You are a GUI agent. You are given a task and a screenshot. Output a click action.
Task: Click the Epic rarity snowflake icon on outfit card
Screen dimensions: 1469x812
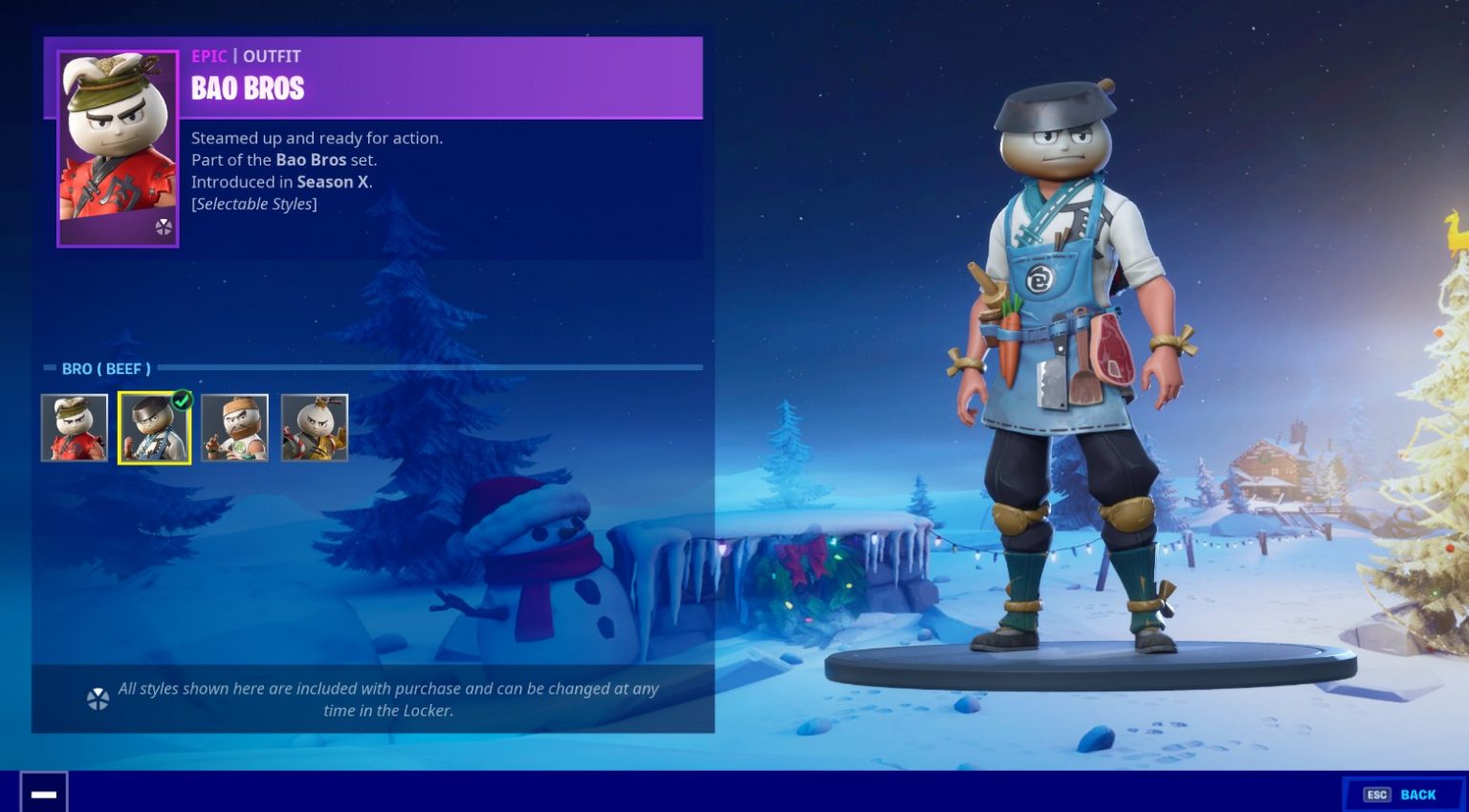164,228
